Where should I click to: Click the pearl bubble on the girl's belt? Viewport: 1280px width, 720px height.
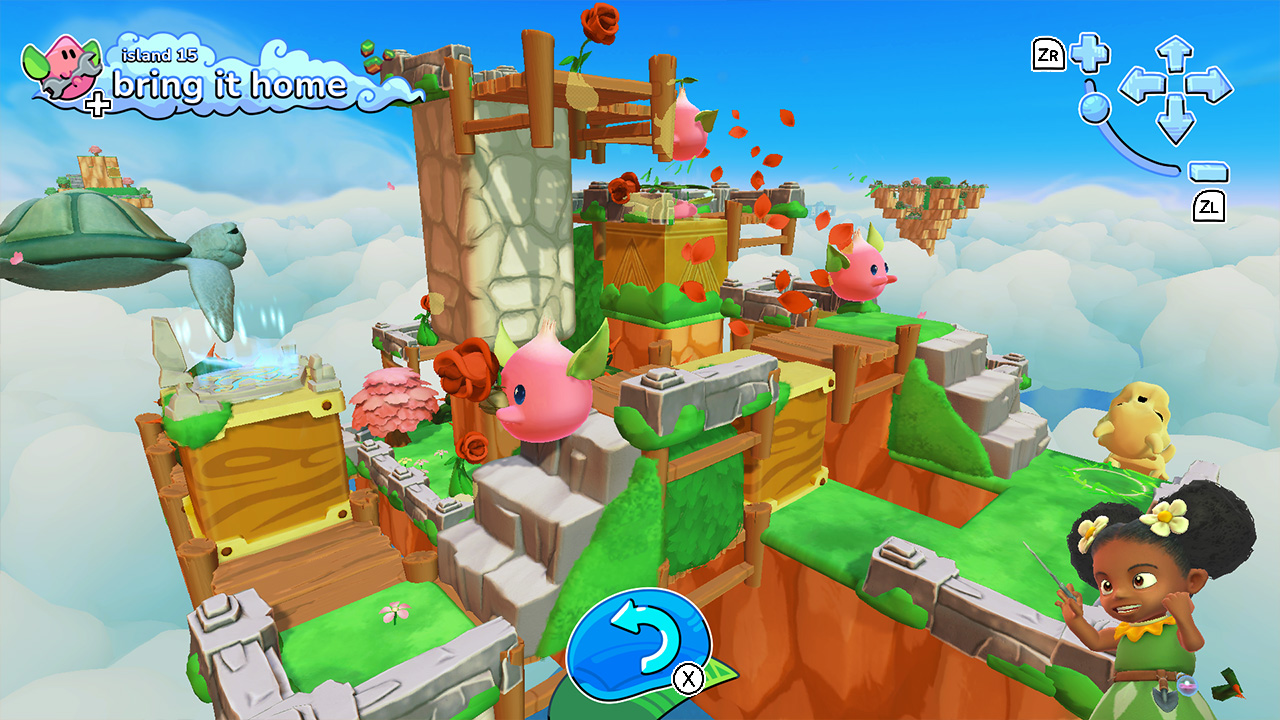(1187, 686)
